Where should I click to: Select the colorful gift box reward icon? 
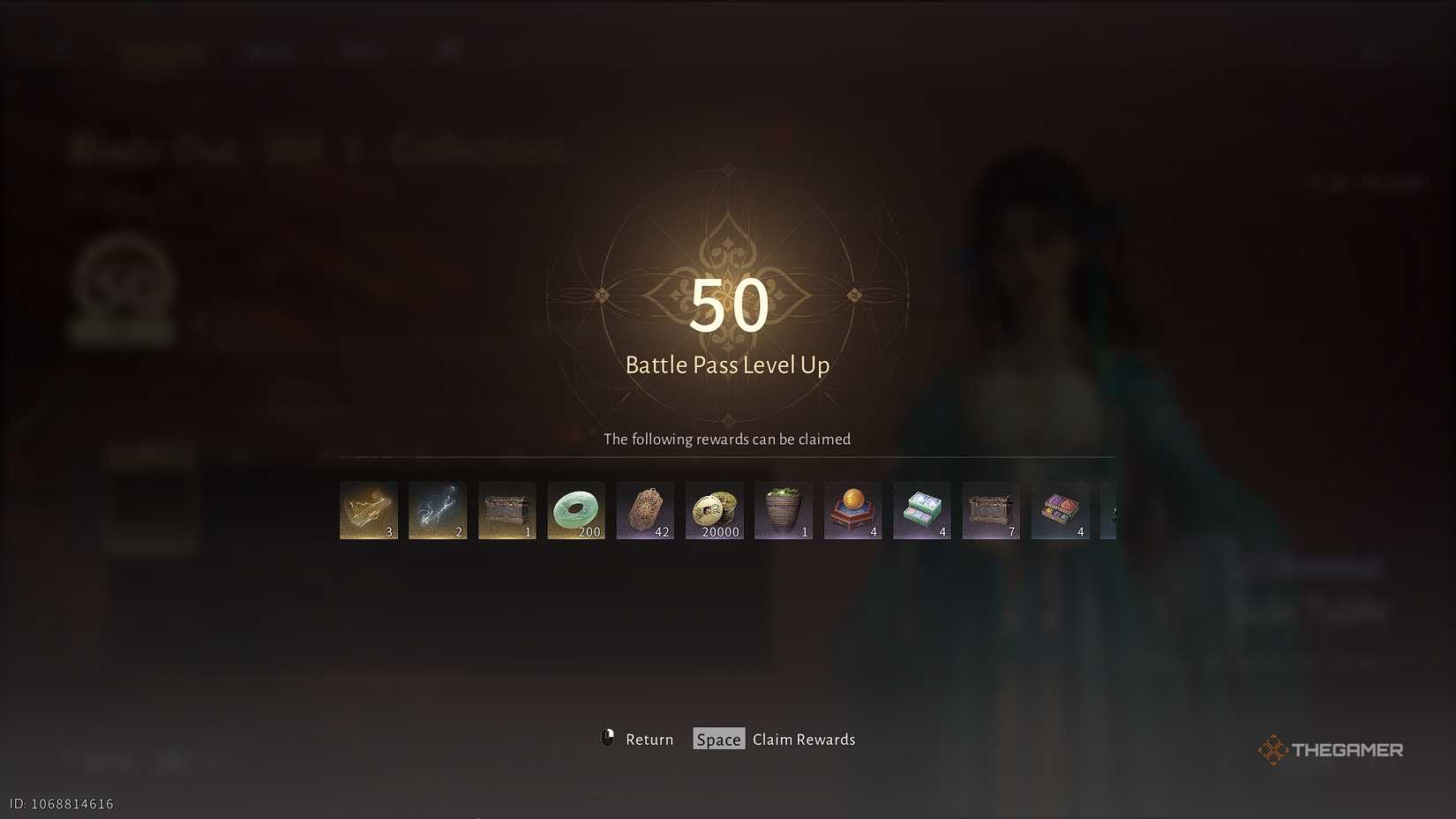(1060, 510)
